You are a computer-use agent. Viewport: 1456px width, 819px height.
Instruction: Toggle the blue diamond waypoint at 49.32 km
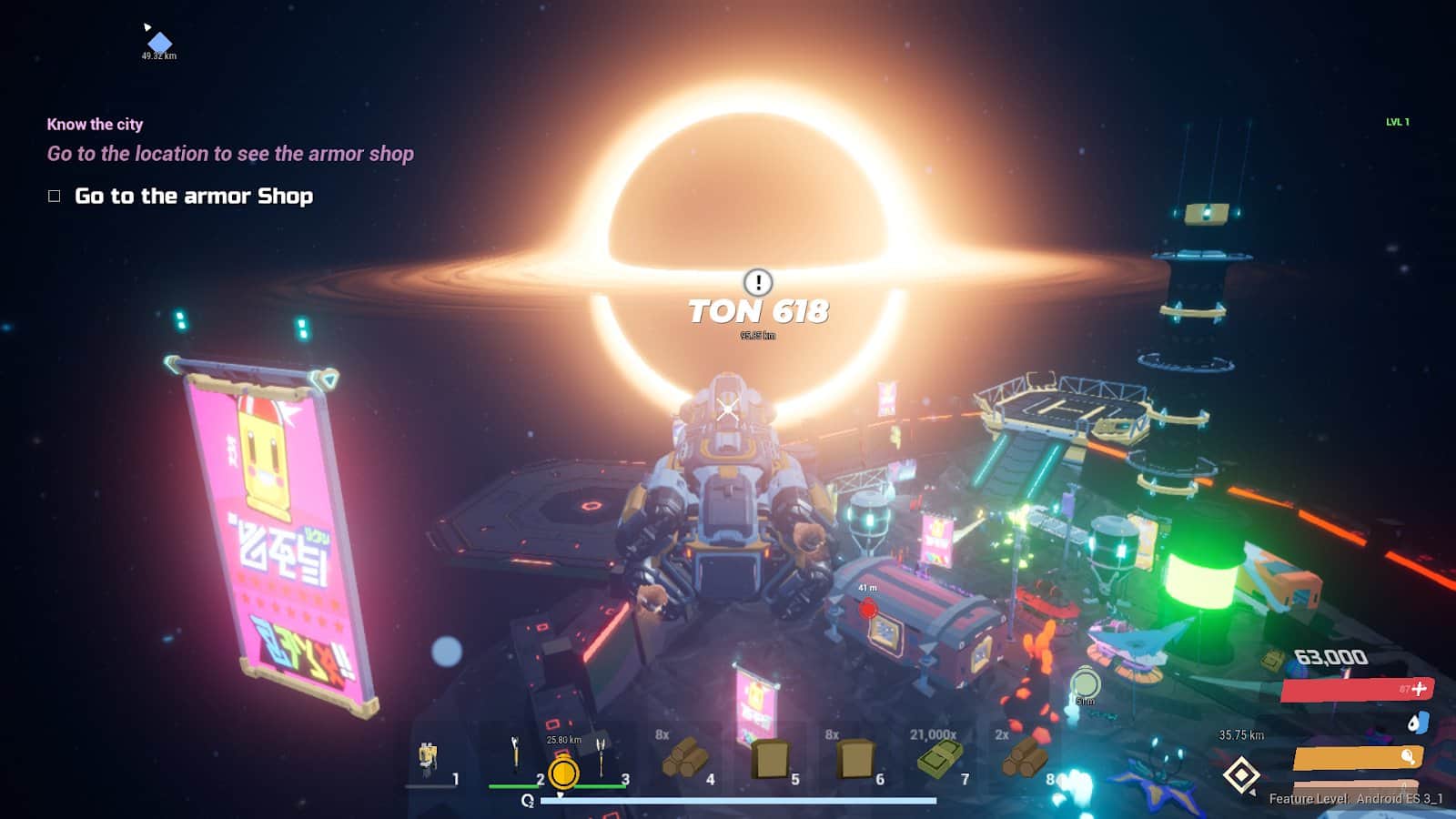[158, 41]
